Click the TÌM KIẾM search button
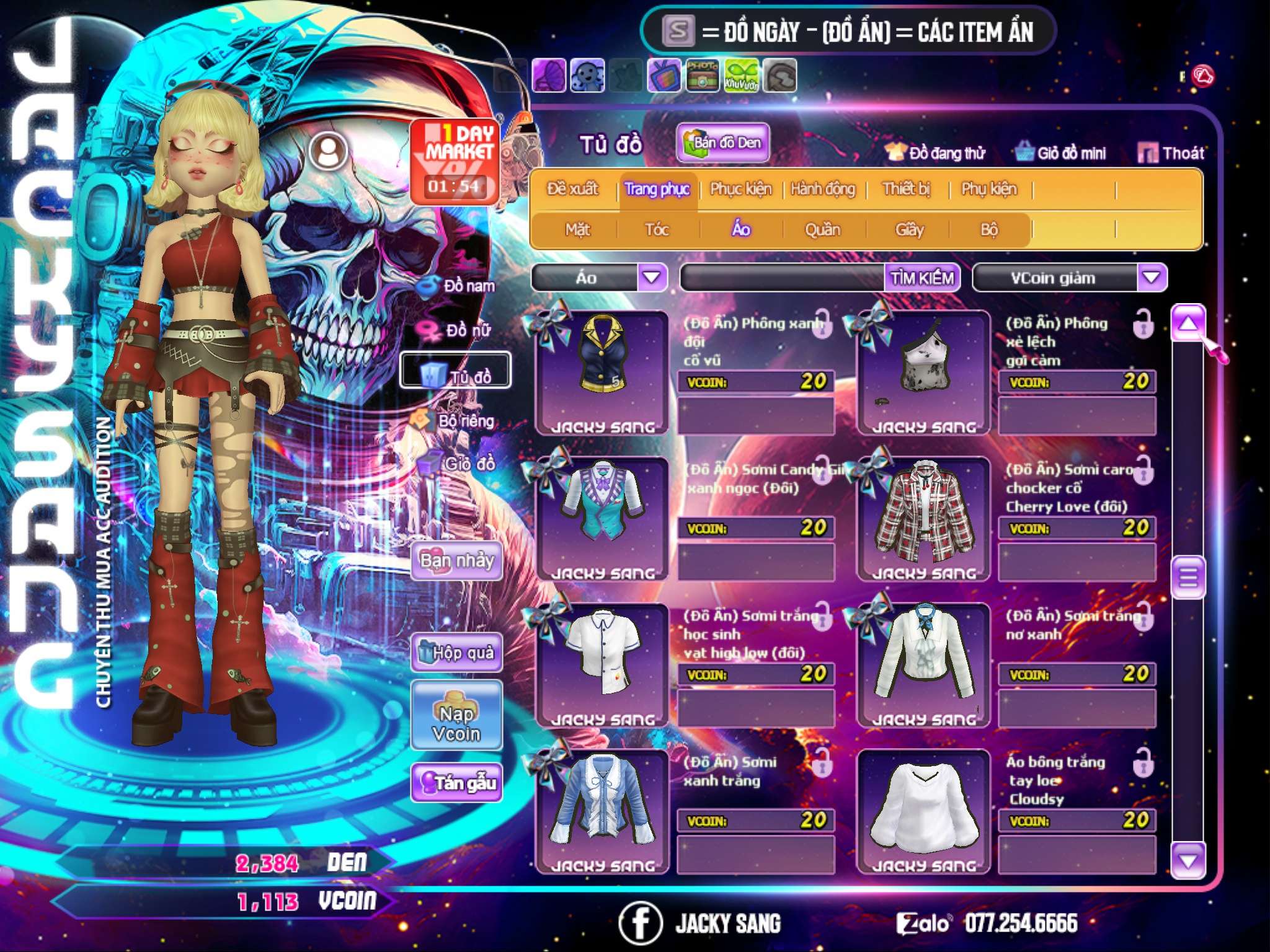1270x952 pixels. tap(922, 278)
